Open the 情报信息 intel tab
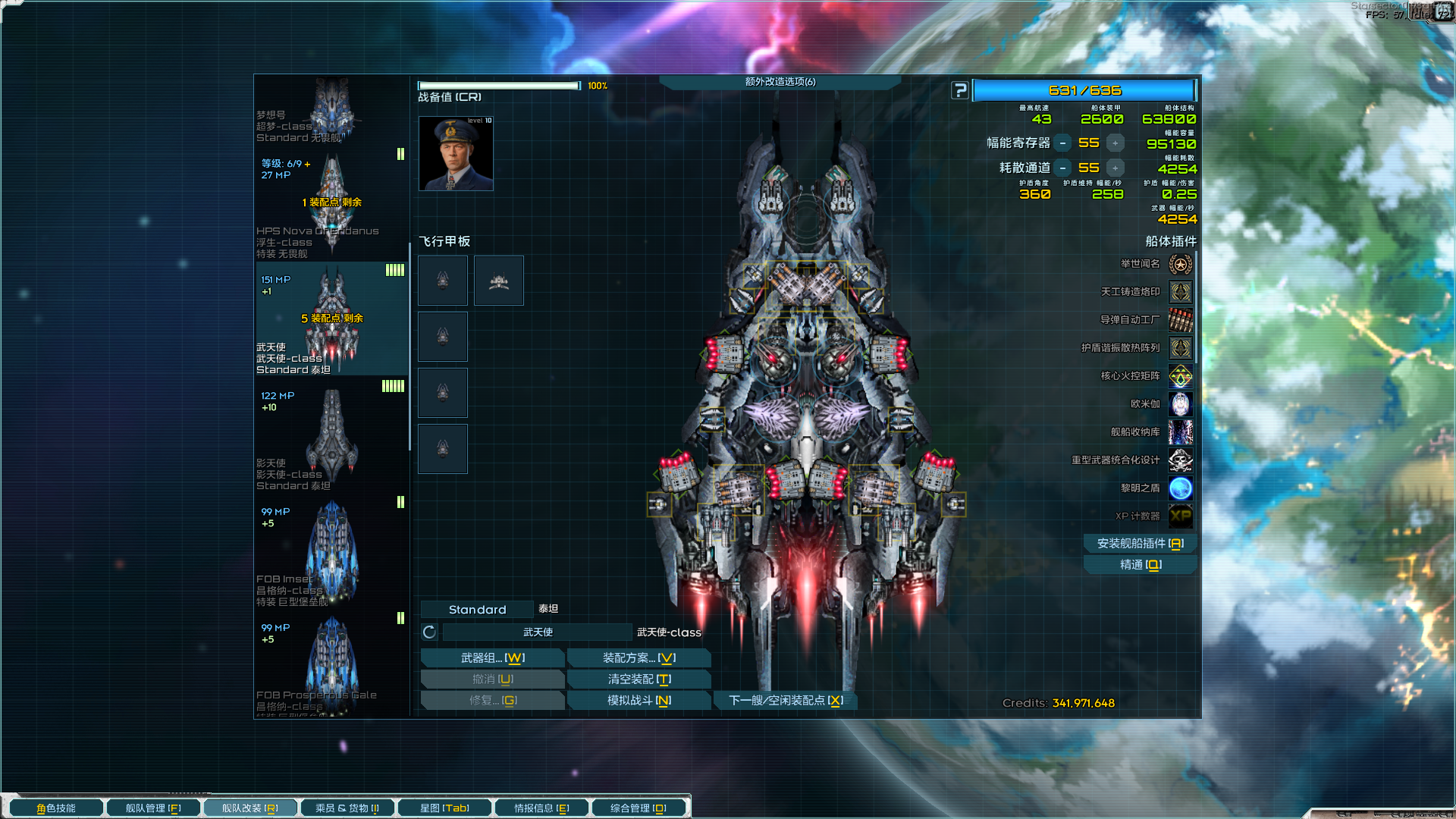This screenshot has width=1456, height=819. click(x=541, y=808)
